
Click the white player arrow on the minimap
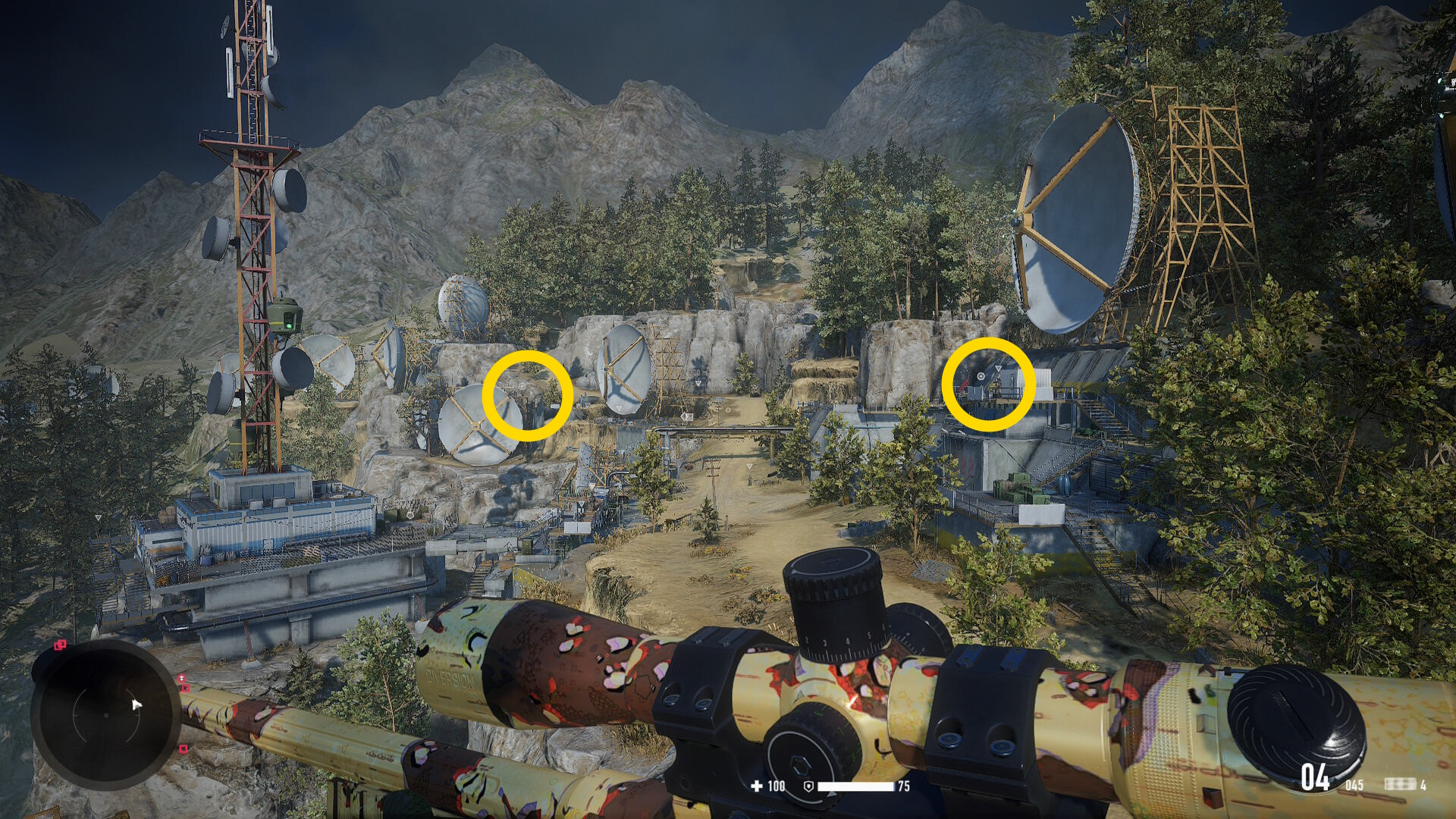136,705
